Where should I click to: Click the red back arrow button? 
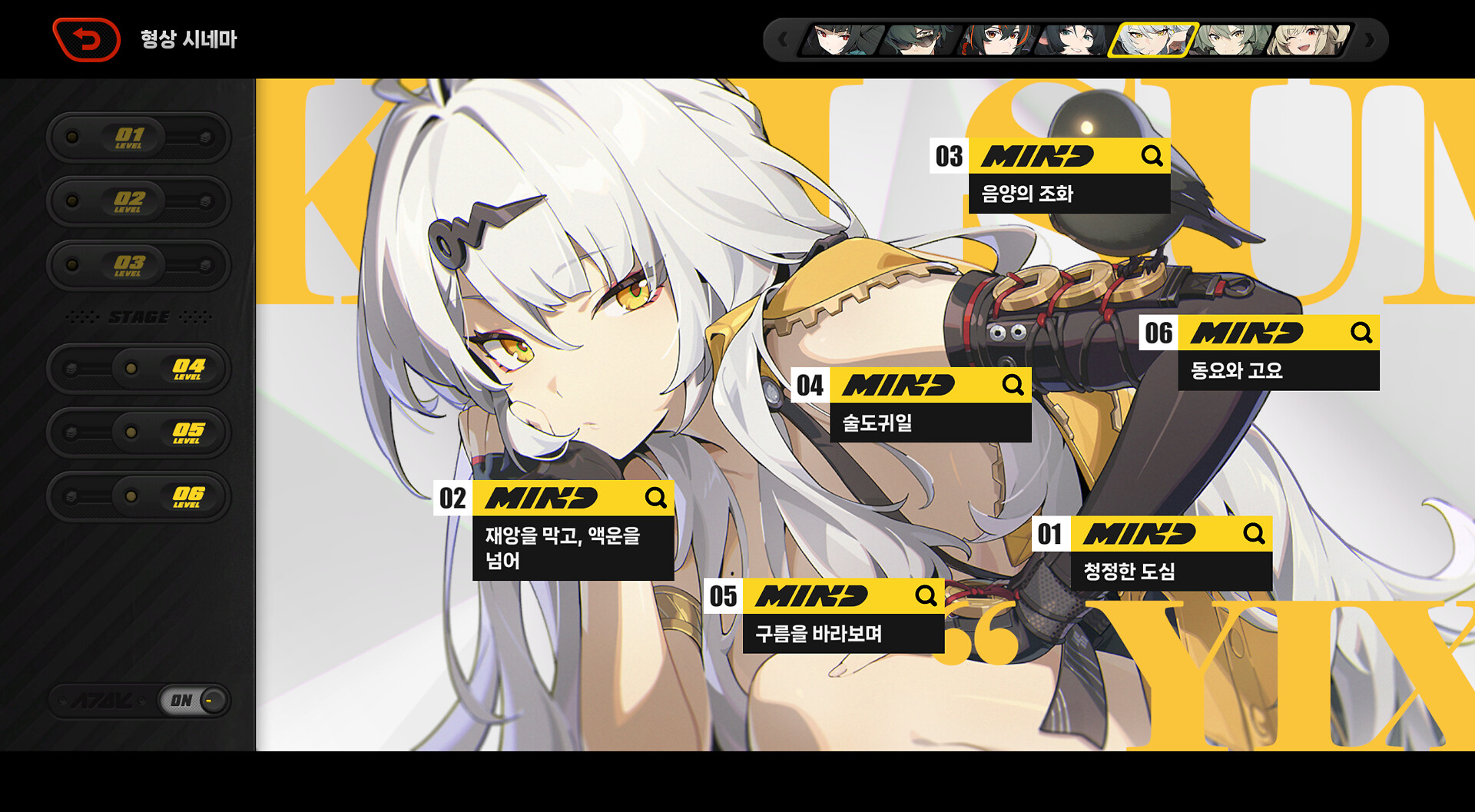[x=87, y=40]
